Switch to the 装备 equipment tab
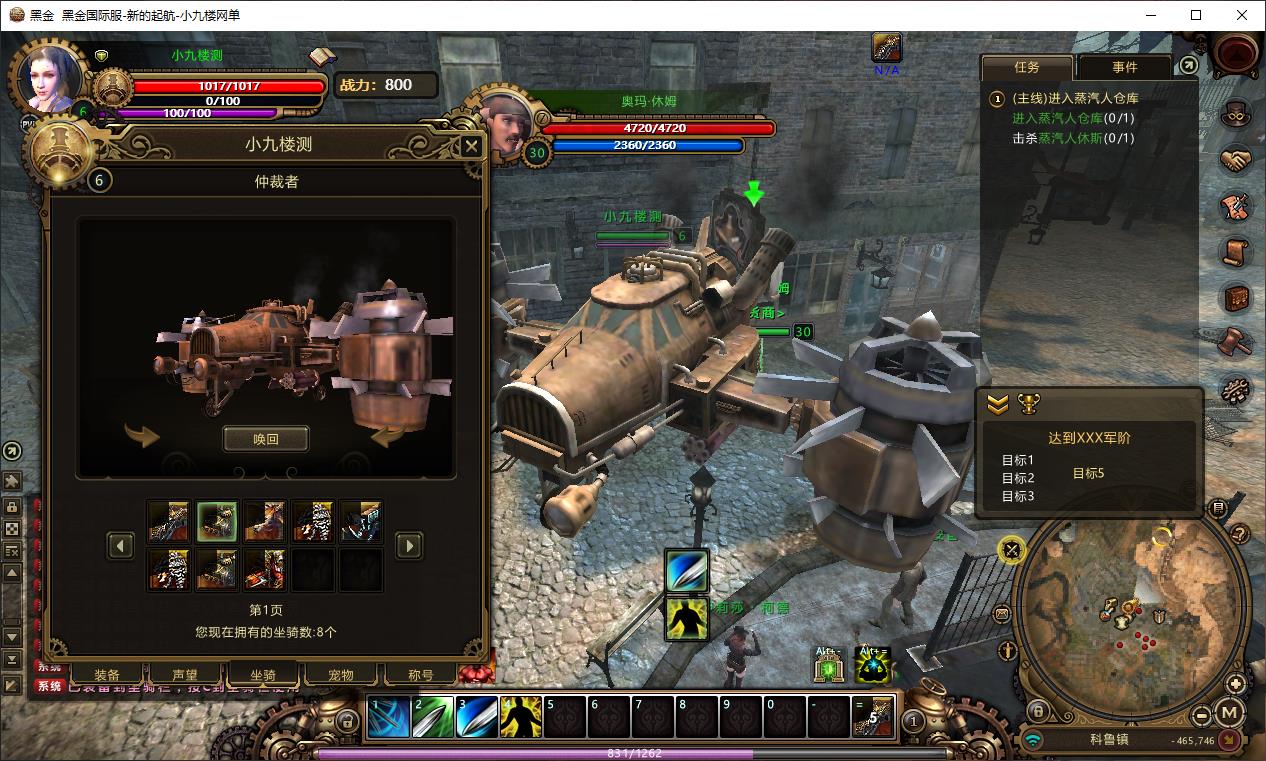 tap(107, 675)
